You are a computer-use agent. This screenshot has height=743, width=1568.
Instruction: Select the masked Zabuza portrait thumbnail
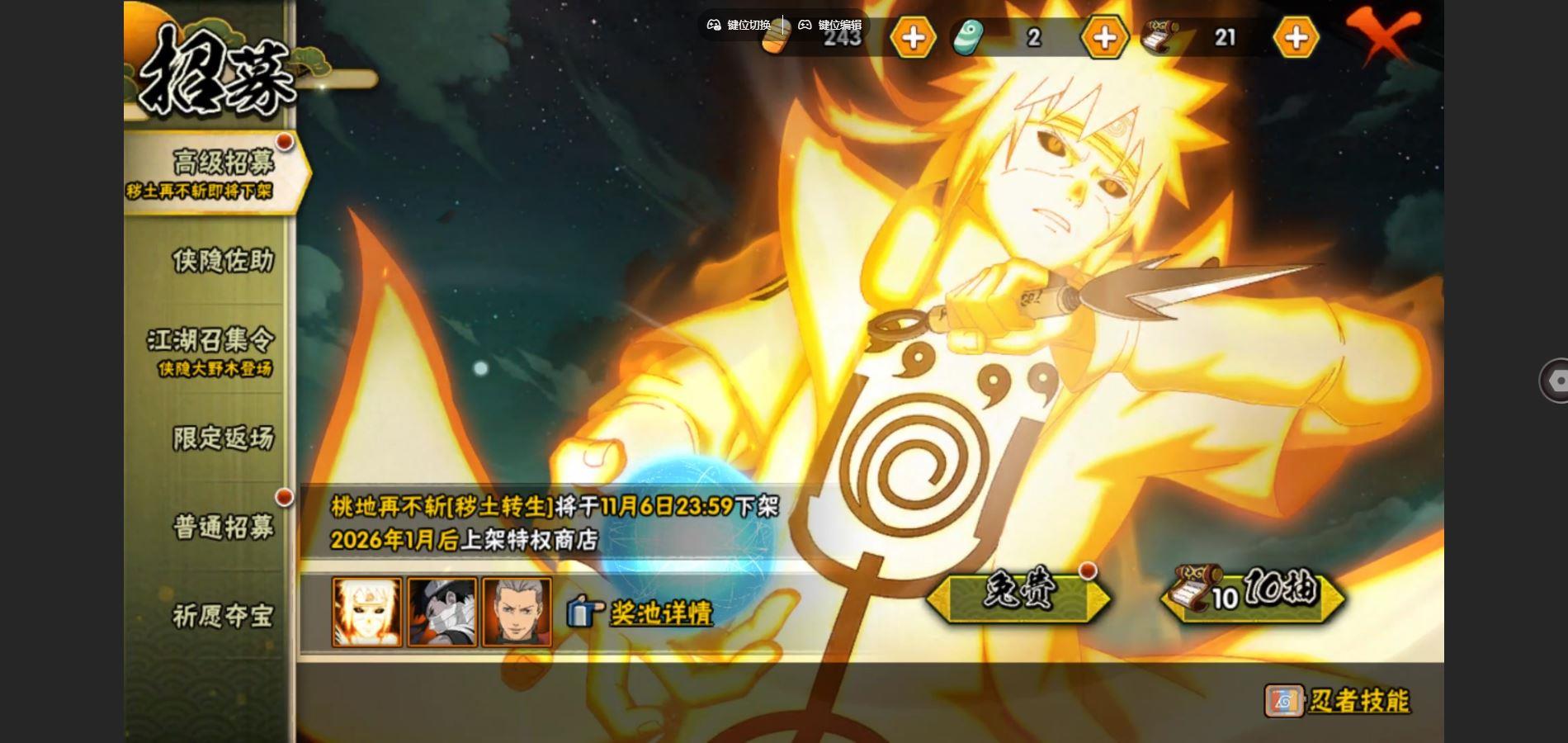pyautogui.click(x=442, y=612)
